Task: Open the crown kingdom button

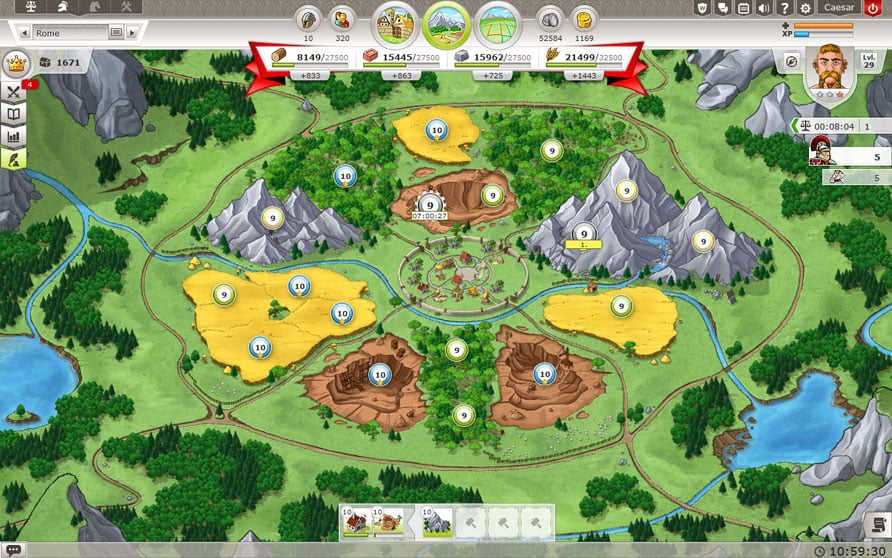Action: click(16, 62)
